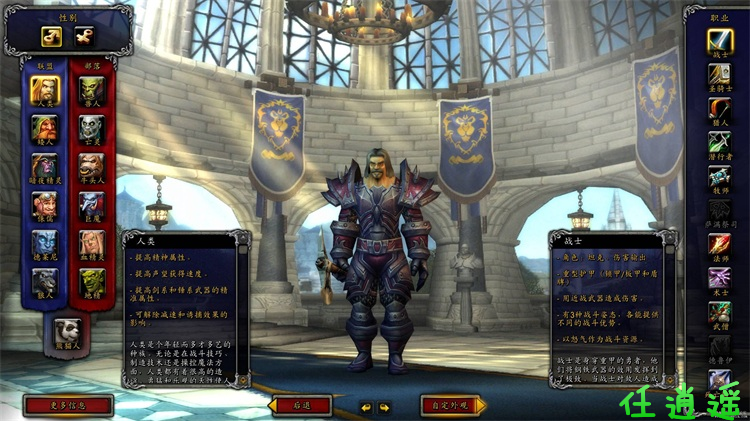
Task: Choose the Dwarf (矮人) race portrait
Action: click(45, 129)
